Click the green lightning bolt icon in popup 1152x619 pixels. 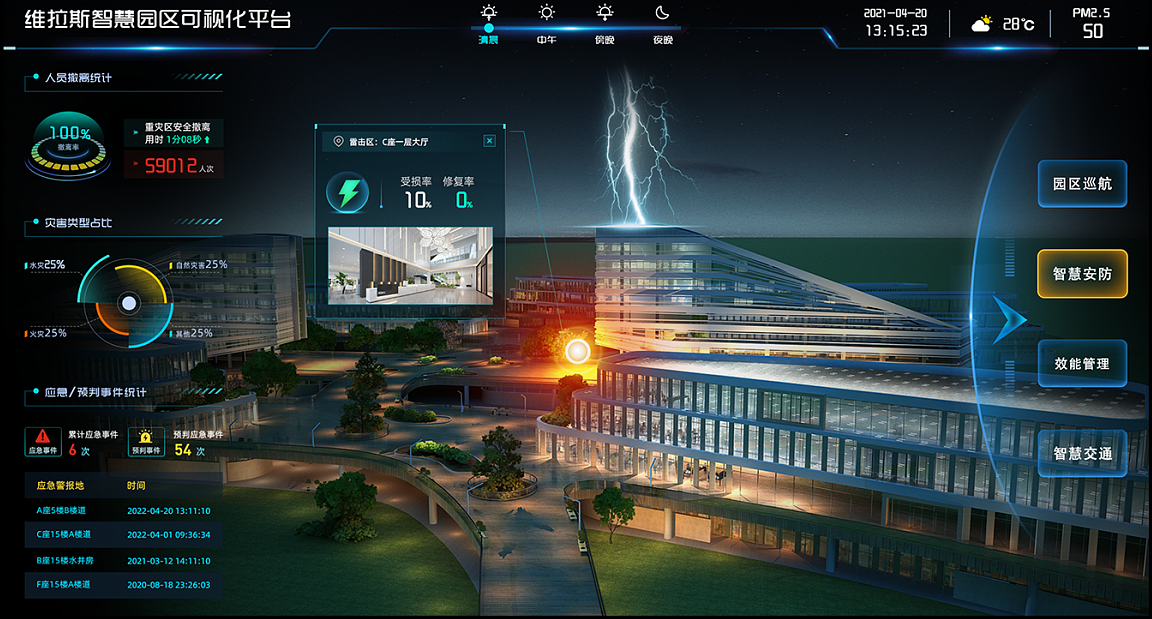pos(348,192)
